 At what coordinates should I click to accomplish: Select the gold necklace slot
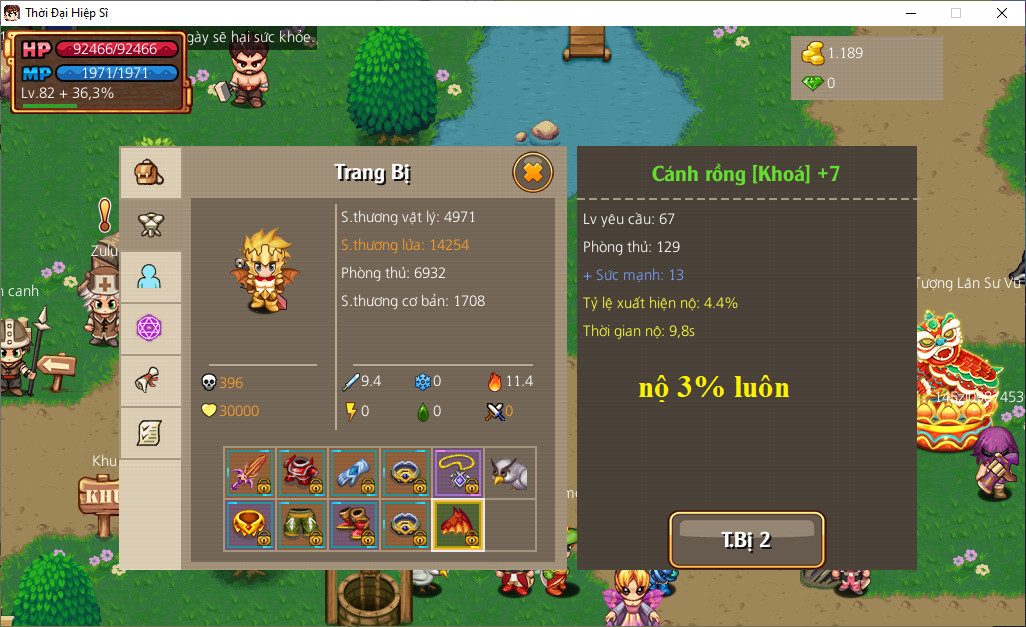point(458,473)
